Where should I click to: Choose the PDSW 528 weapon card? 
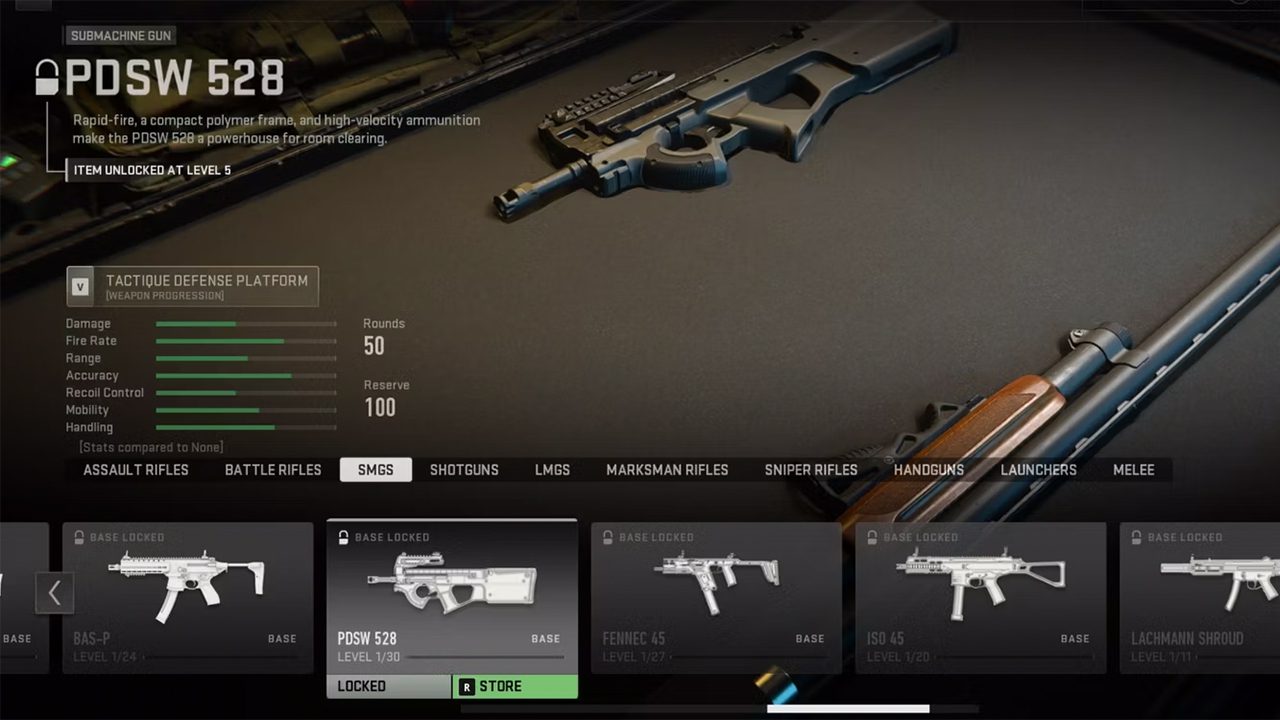point(452,596)
